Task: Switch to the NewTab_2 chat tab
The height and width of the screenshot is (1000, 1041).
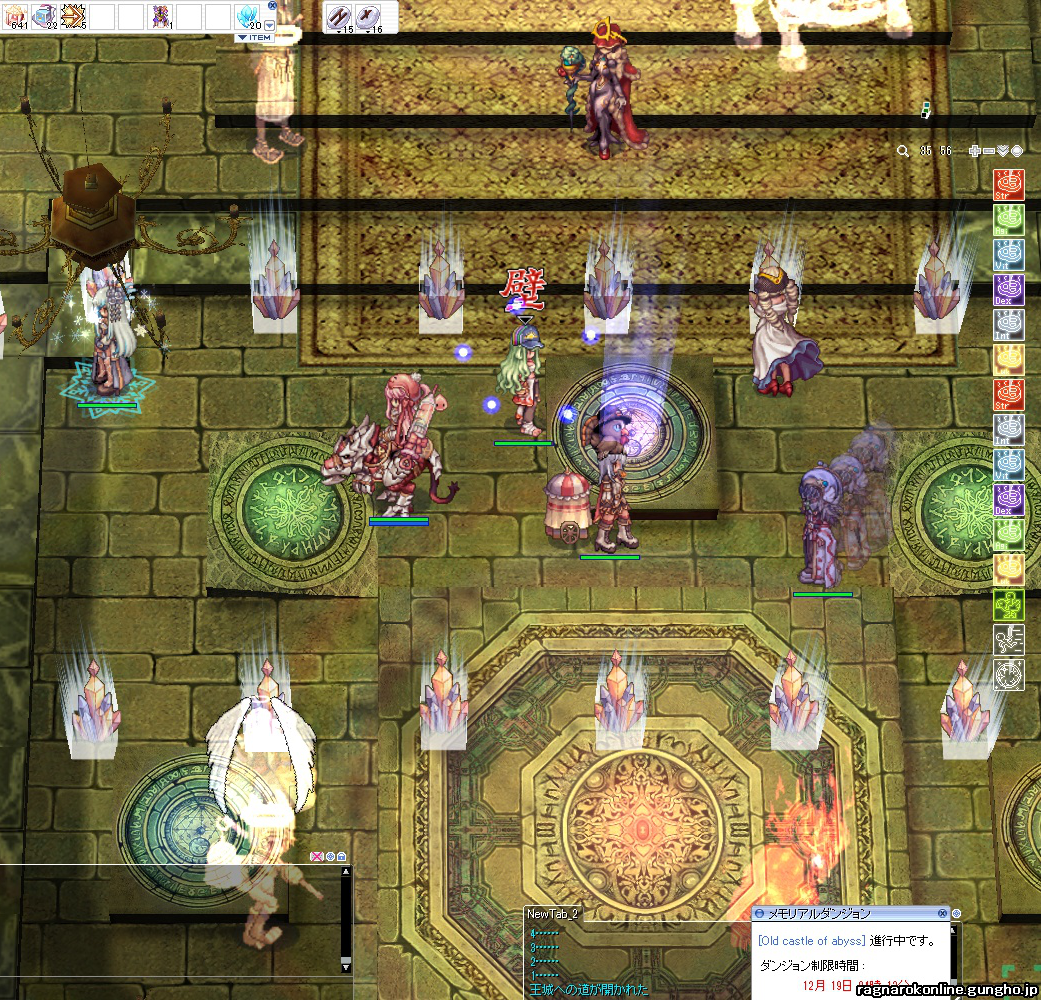Action: [x=553, y=914]
